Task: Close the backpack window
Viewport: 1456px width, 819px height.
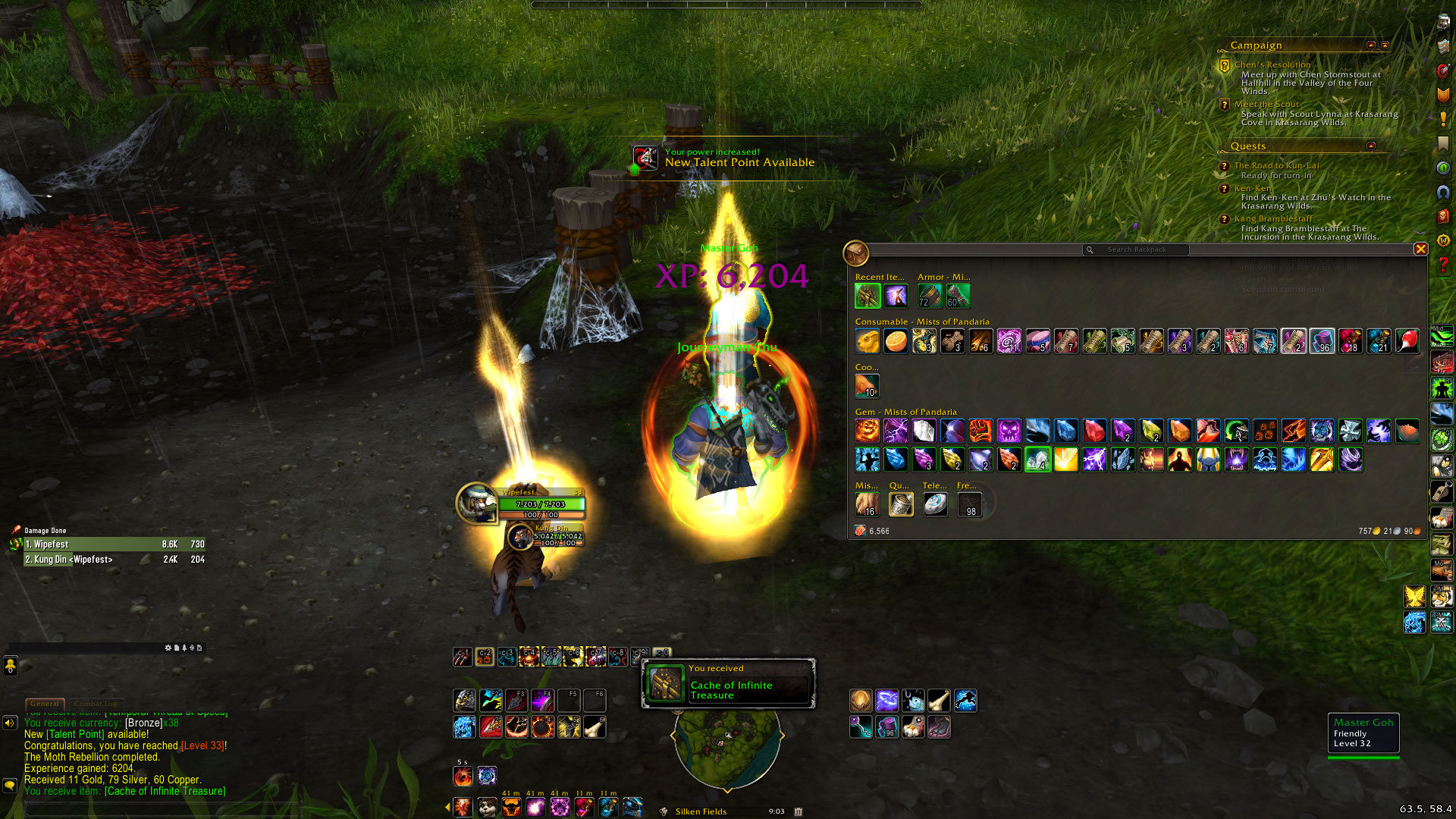Action: click(x=1420, y=249)
